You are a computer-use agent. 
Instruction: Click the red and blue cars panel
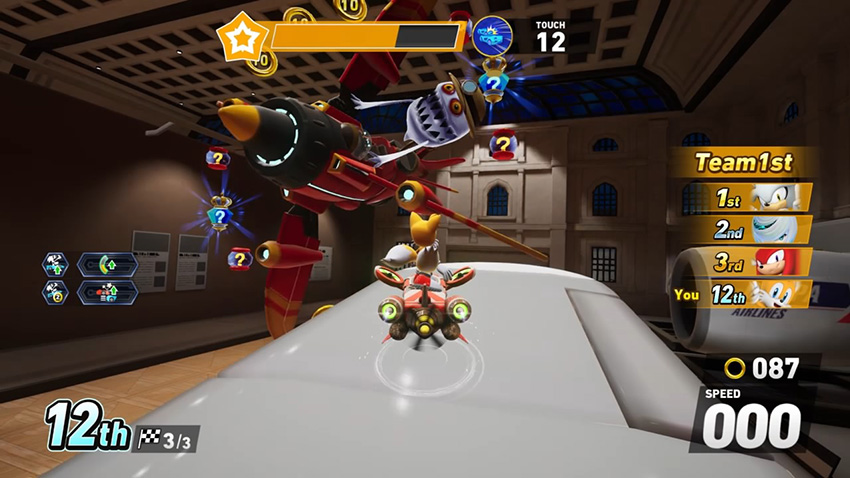tap(107, 292)
